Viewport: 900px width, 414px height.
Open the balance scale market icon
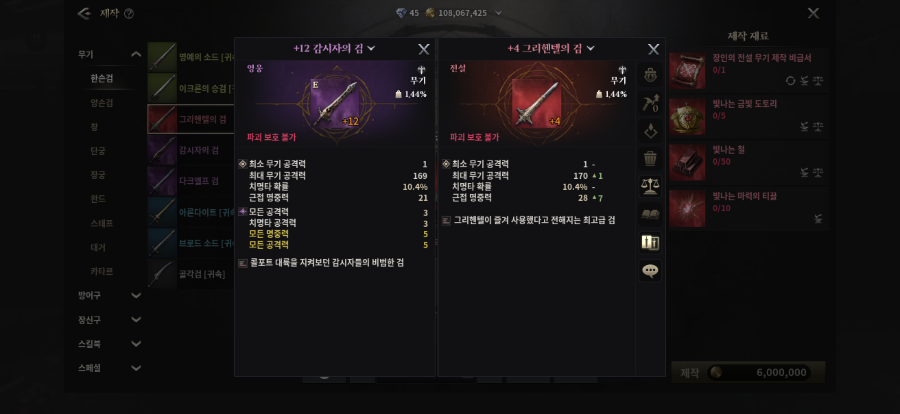coord(650,186)
